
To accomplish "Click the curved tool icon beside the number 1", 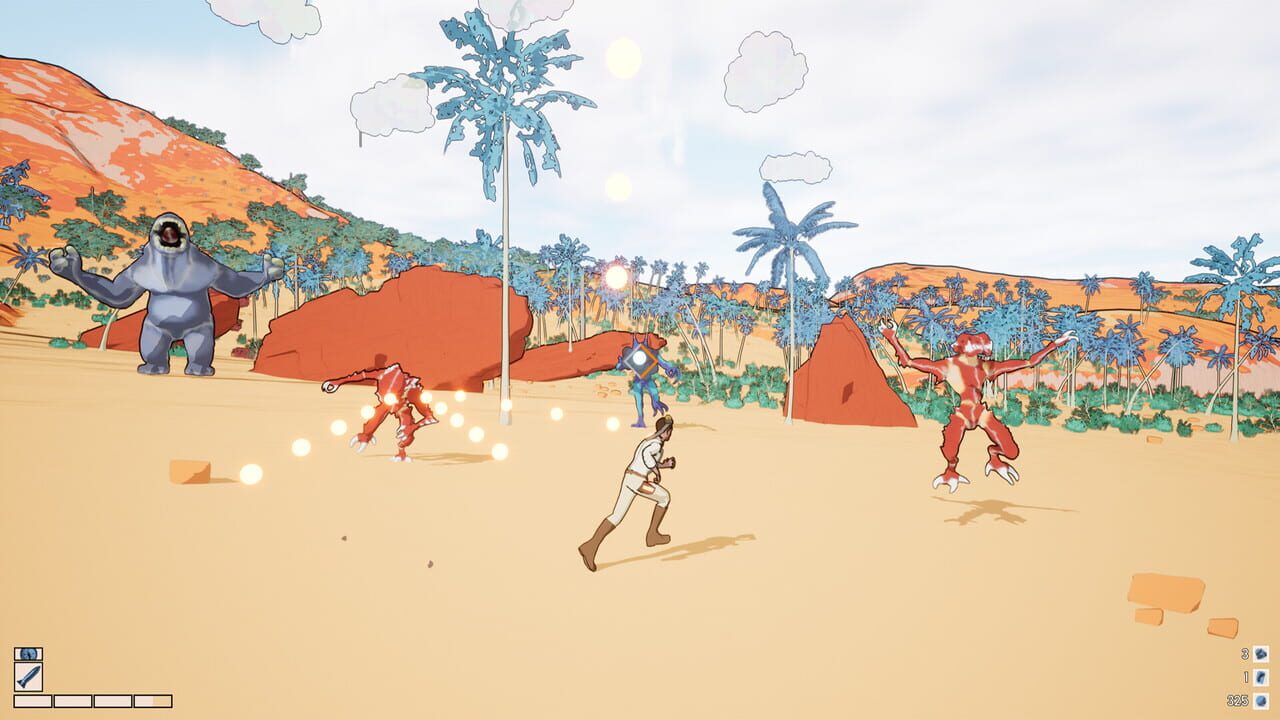I will [x=1261, y=678].
